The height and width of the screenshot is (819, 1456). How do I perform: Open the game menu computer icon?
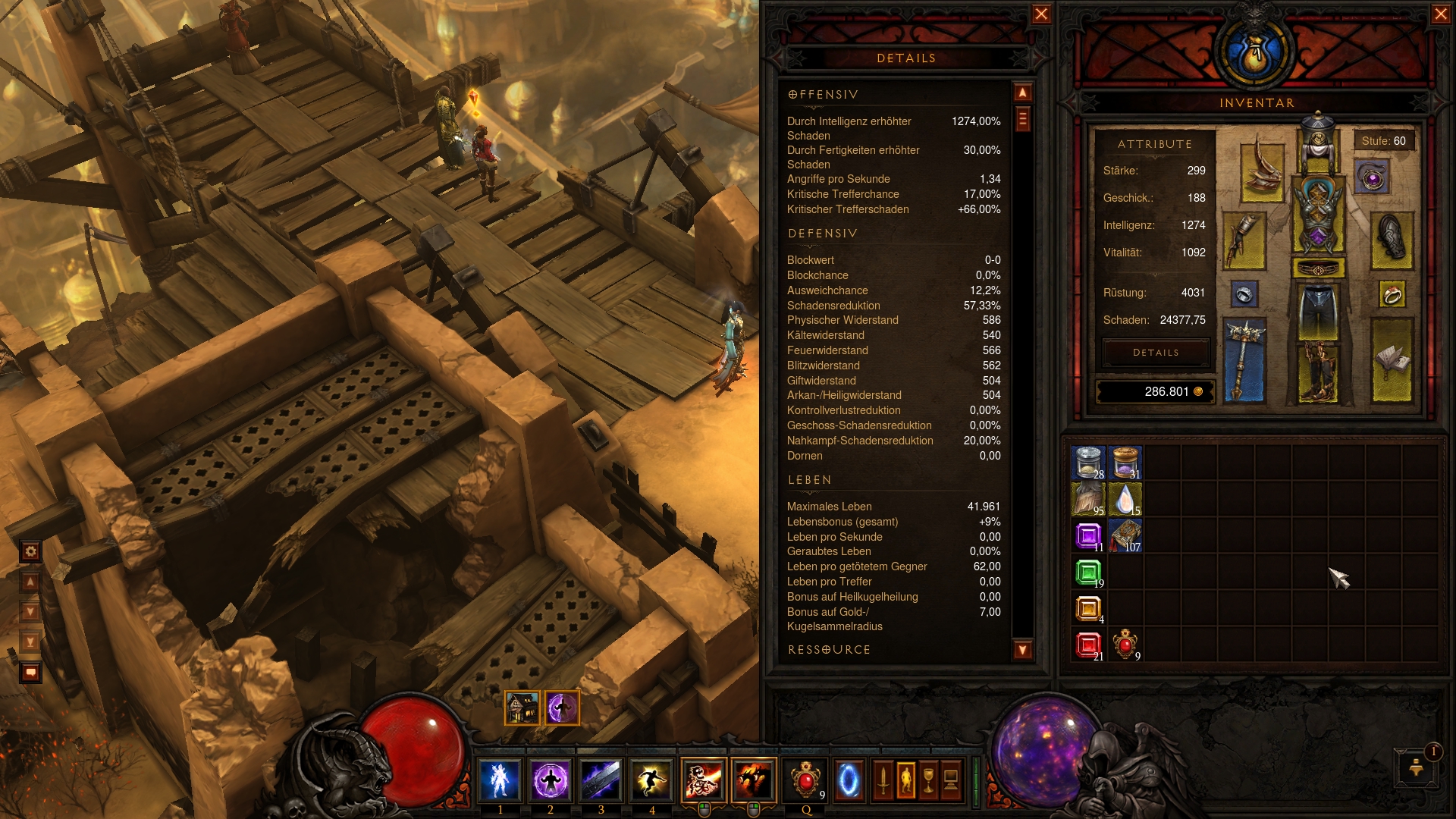tap(951, 780)
